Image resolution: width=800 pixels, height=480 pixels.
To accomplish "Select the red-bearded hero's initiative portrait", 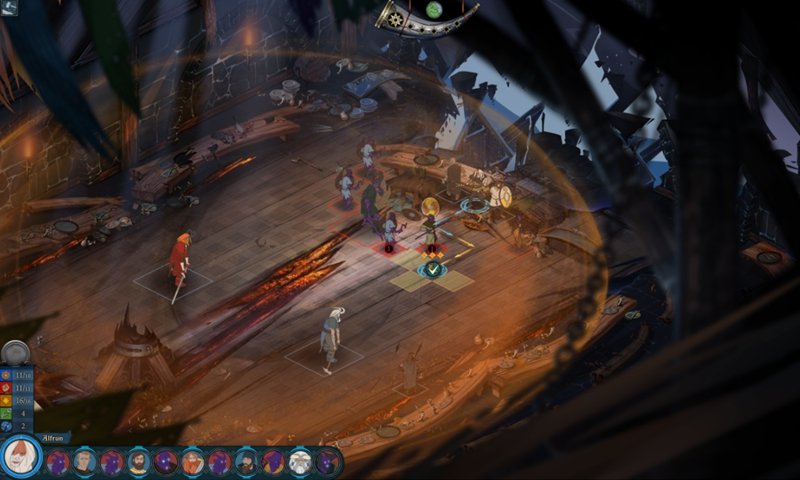I will [x=193, y=462].
